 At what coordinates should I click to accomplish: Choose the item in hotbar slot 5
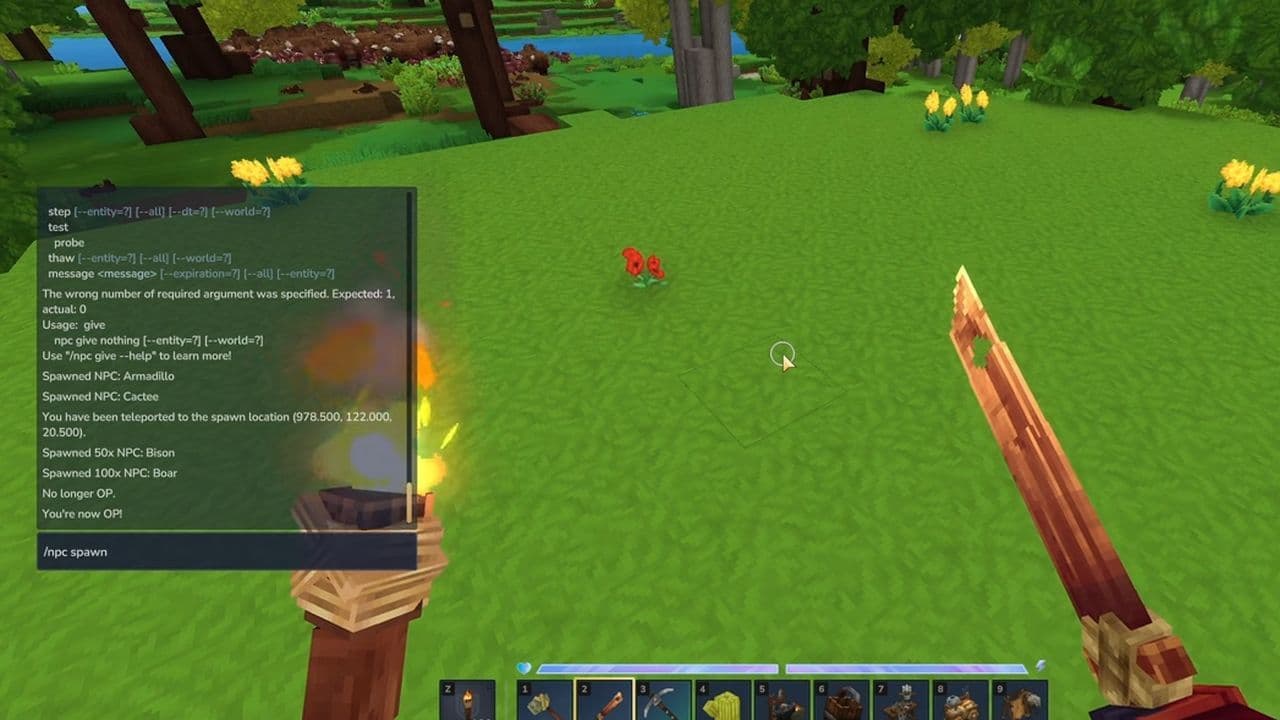782,700
